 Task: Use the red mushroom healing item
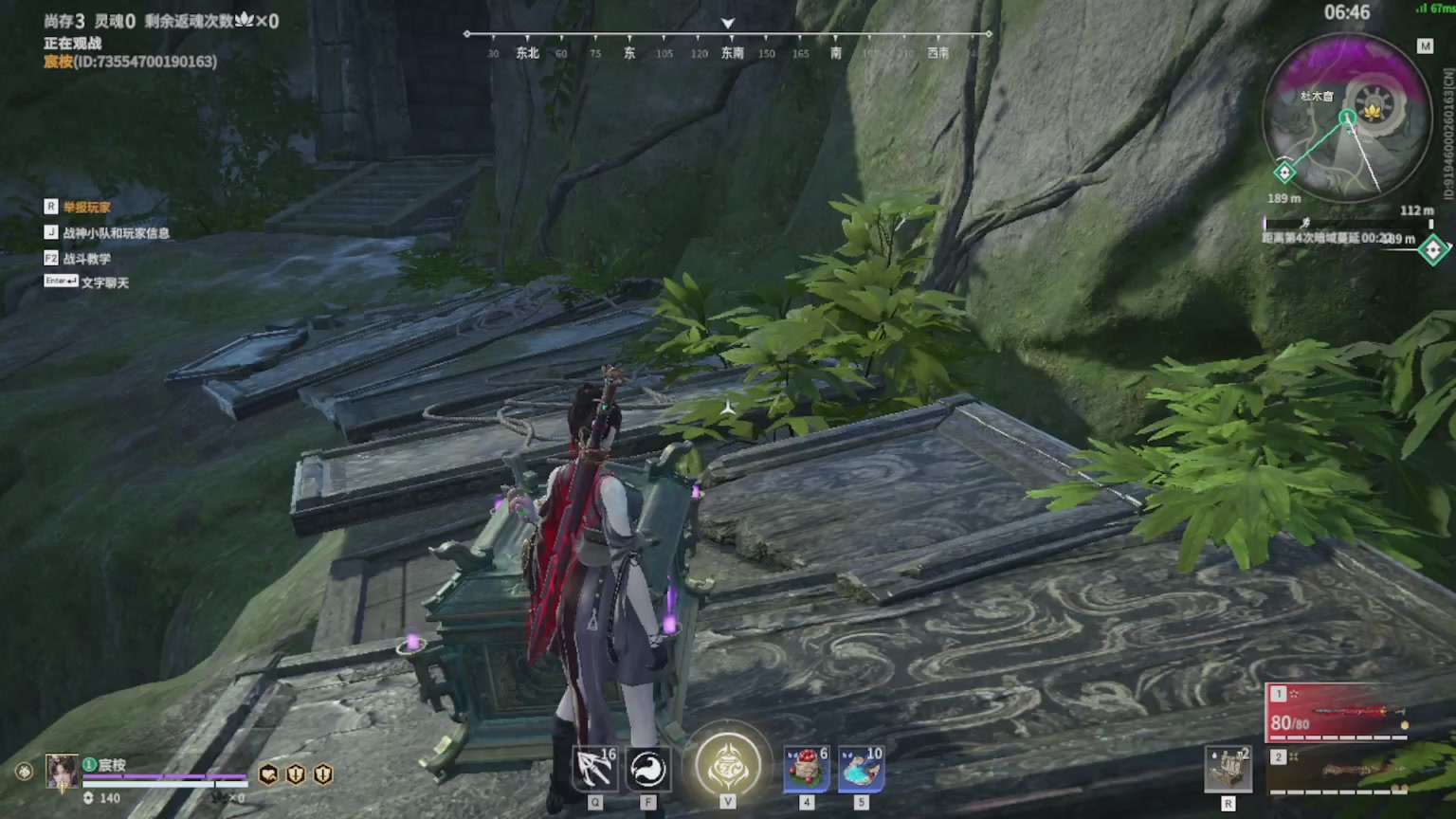pyautogui.click(x=807, y=768)
